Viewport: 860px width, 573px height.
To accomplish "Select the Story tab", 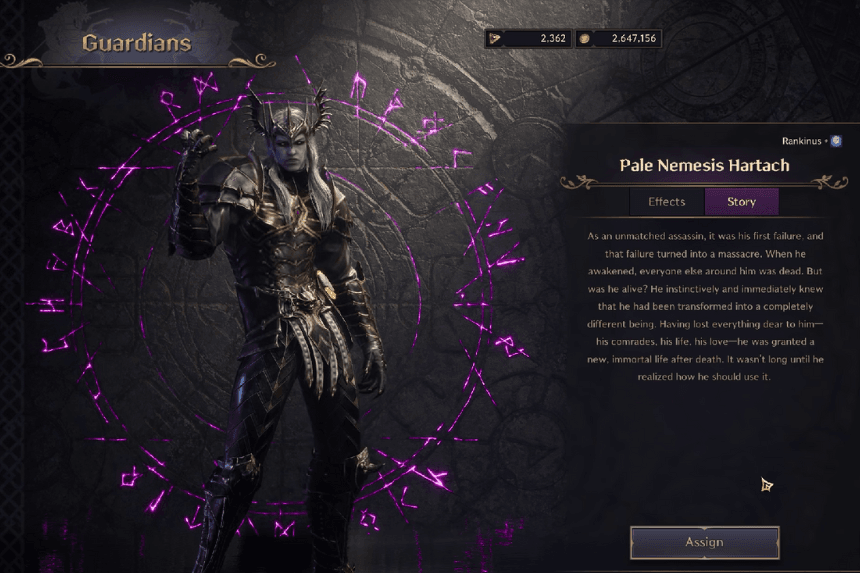I will (x=741, y=202).
